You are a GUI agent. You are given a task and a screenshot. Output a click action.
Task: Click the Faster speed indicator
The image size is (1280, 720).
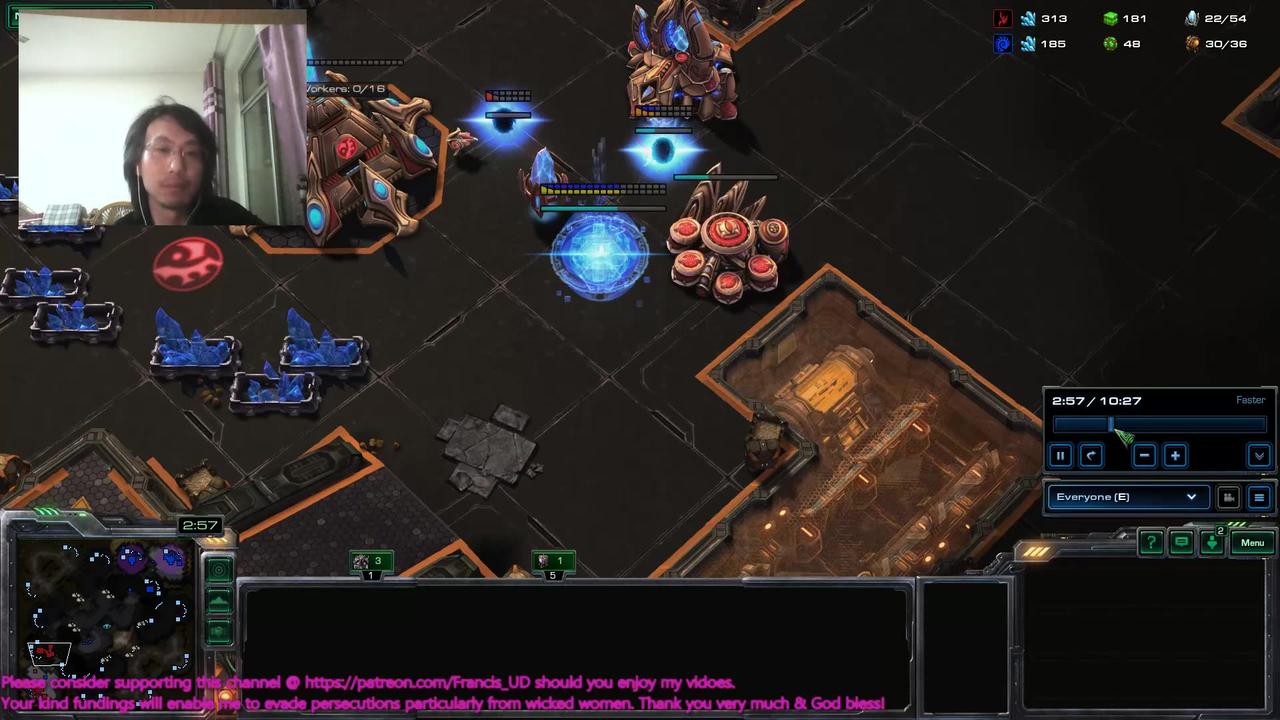click(1250, 399)
